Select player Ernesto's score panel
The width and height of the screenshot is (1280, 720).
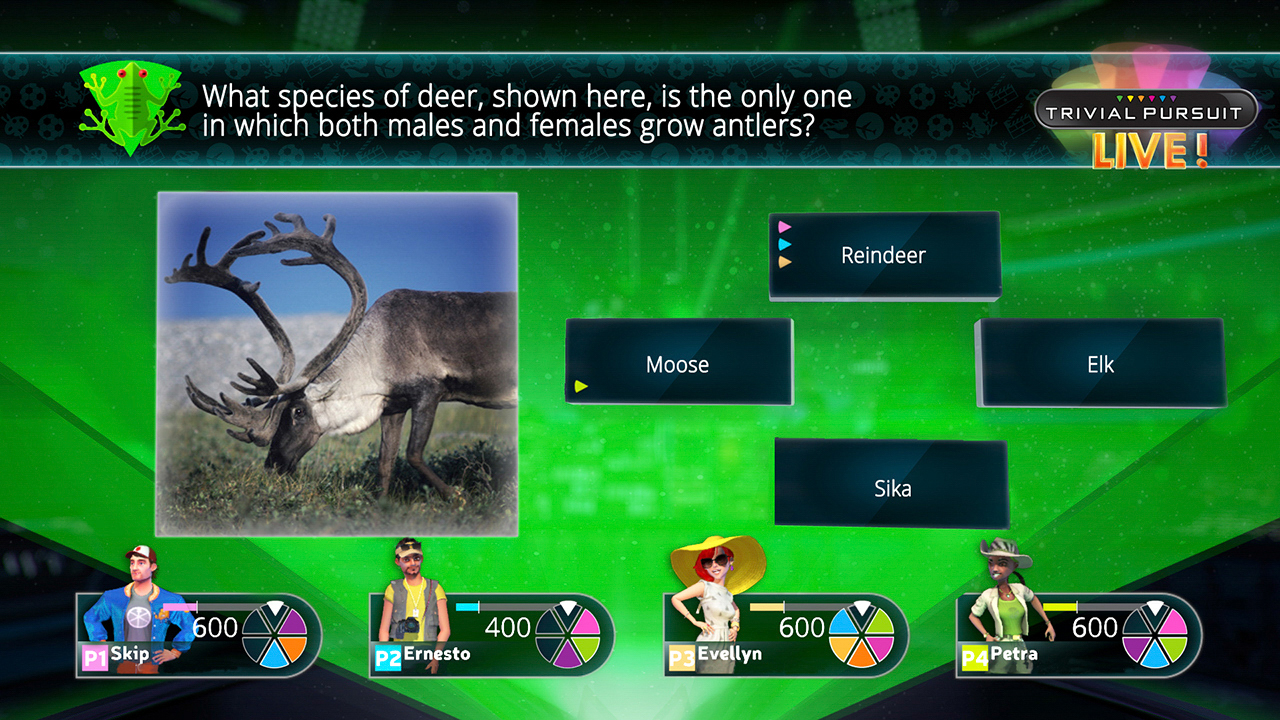[x=492, y=635]
